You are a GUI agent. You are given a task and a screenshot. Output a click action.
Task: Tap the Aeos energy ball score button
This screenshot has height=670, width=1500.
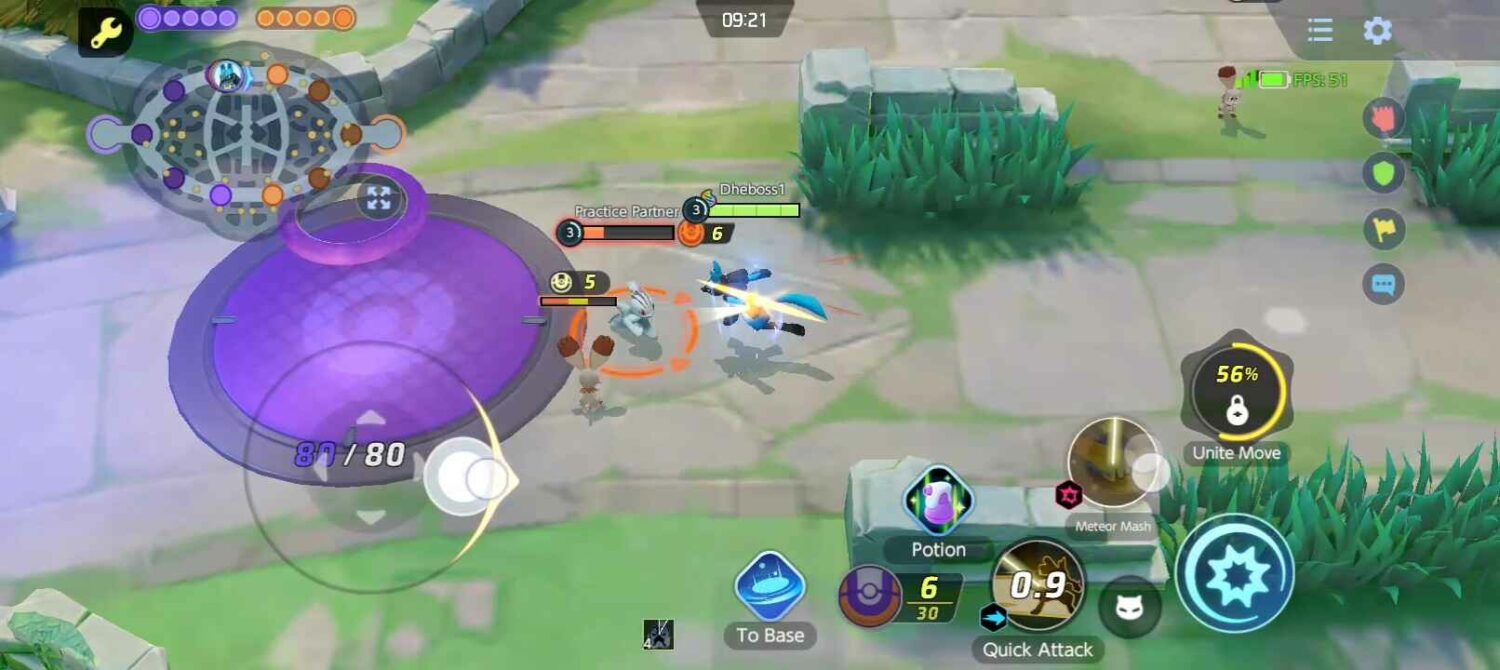pyautogui.click(x=870, y=597)
